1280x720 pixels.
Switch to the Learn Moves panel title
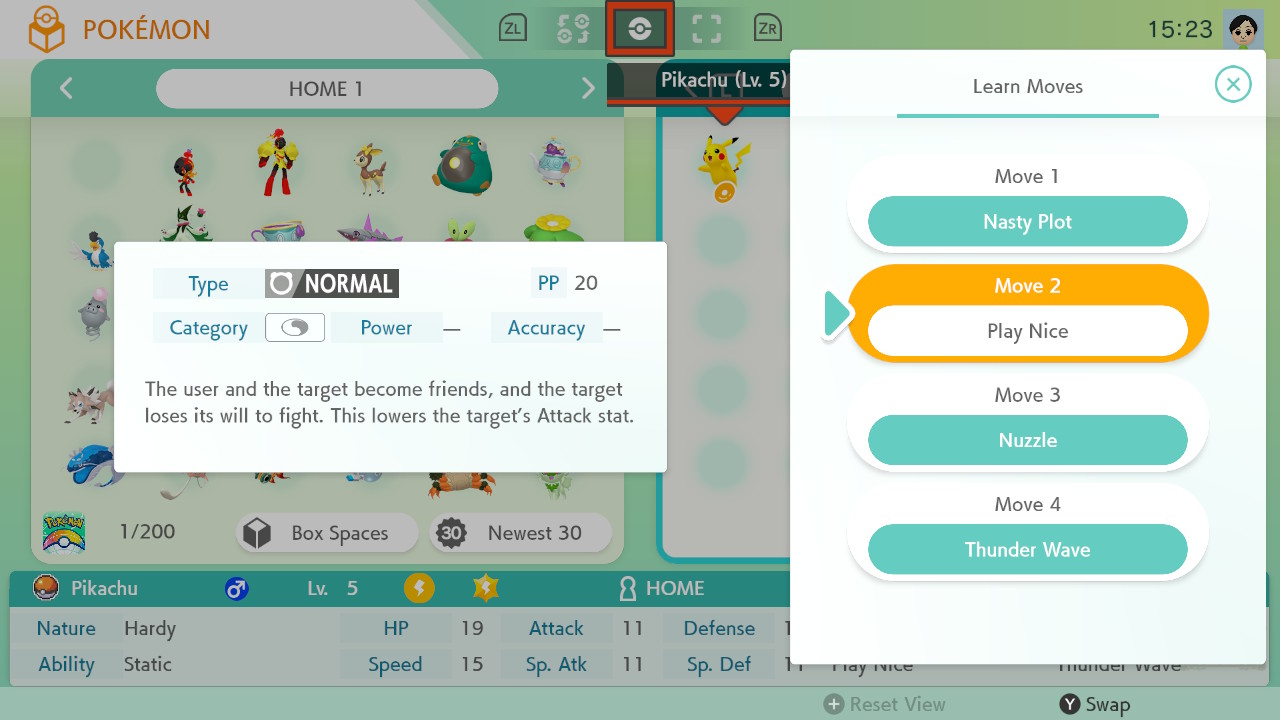click(x=1027, y=87)
